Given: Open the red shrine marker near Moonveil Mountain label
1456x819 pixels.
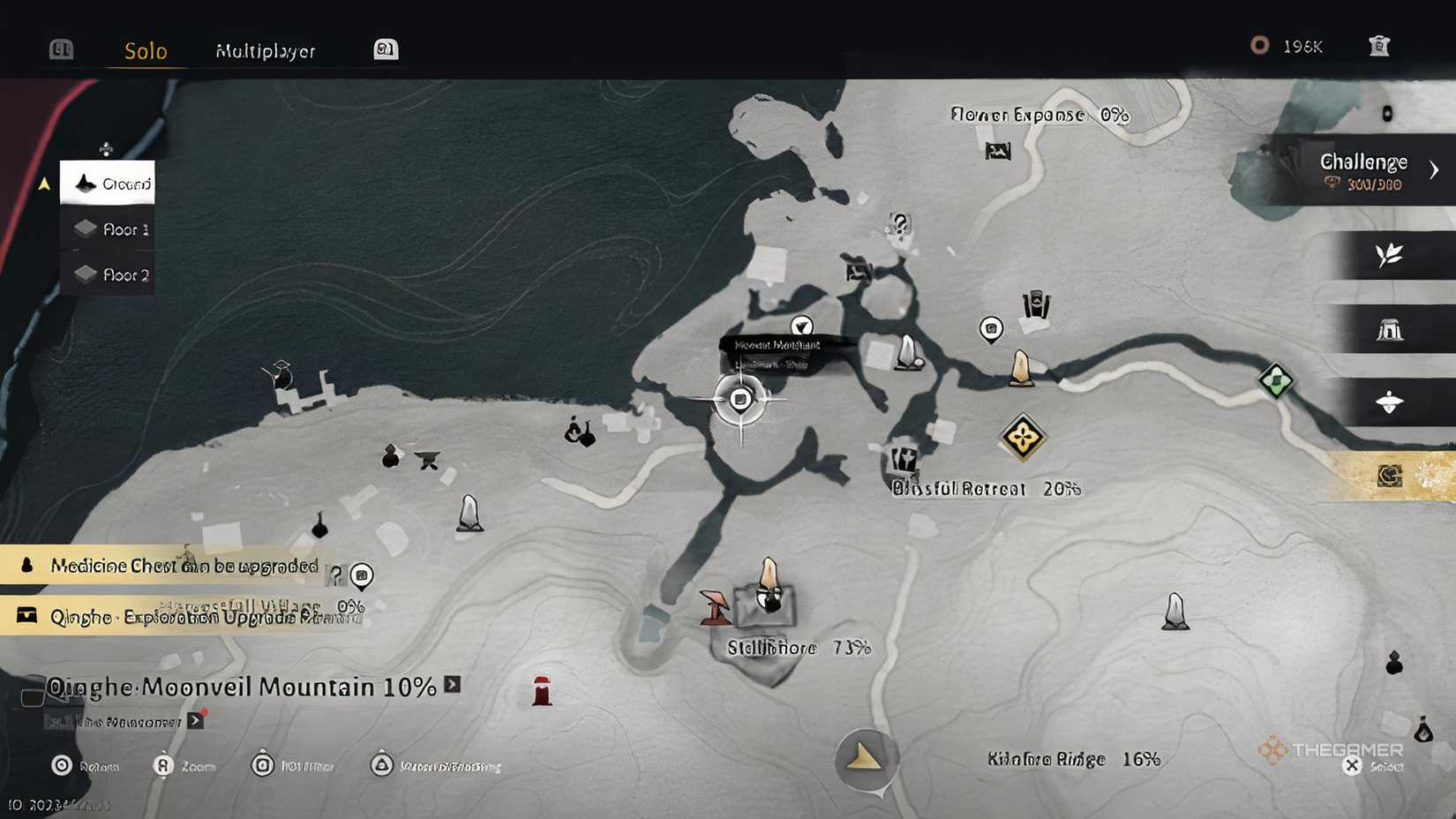Looking at the screenshot, I should pos(541,693).
